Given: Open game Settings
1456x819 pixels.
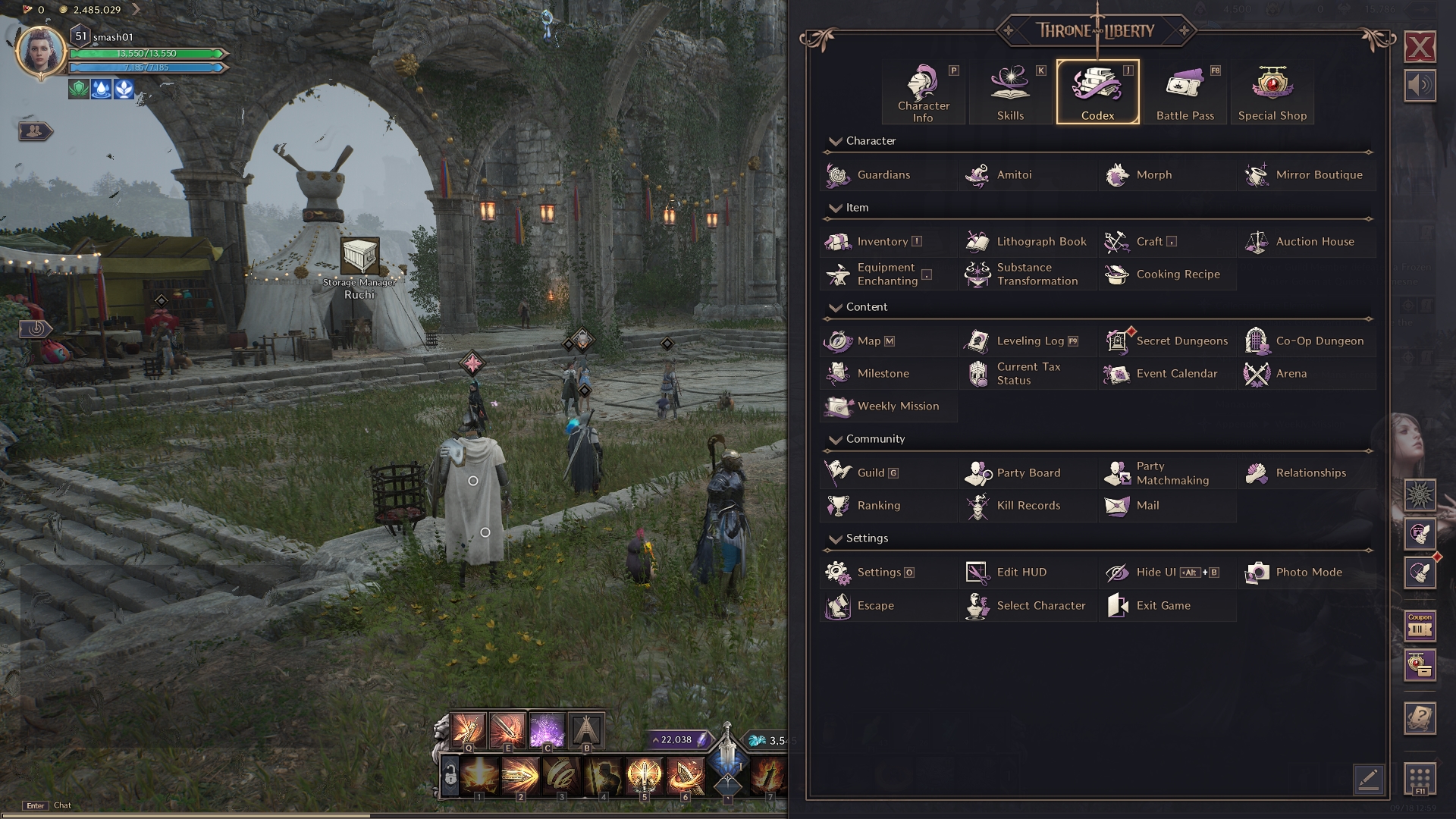Looking at the screenshot, I should [x=878, y=573].
